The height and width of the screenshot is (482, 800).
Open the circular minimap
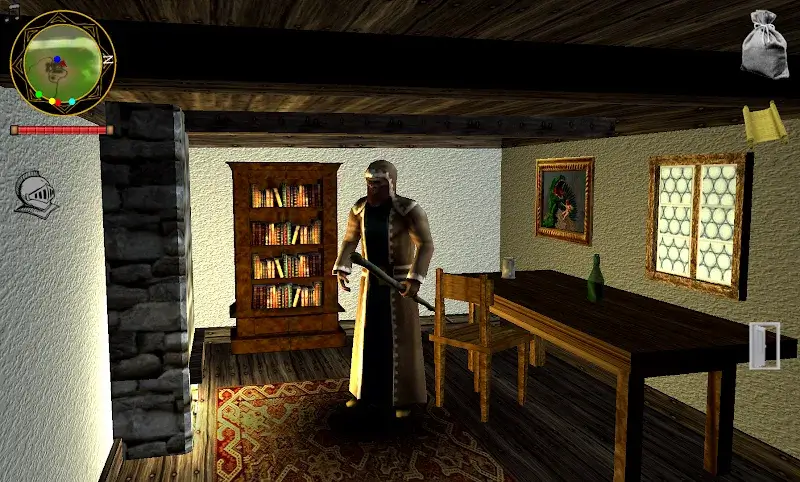tap(62, 64)
